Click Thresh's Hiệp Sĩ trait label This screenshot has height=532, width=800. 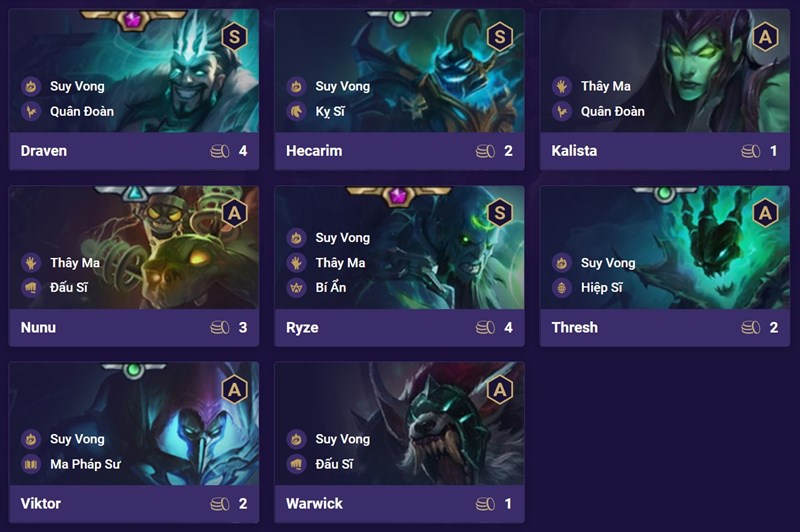[601, 287]
